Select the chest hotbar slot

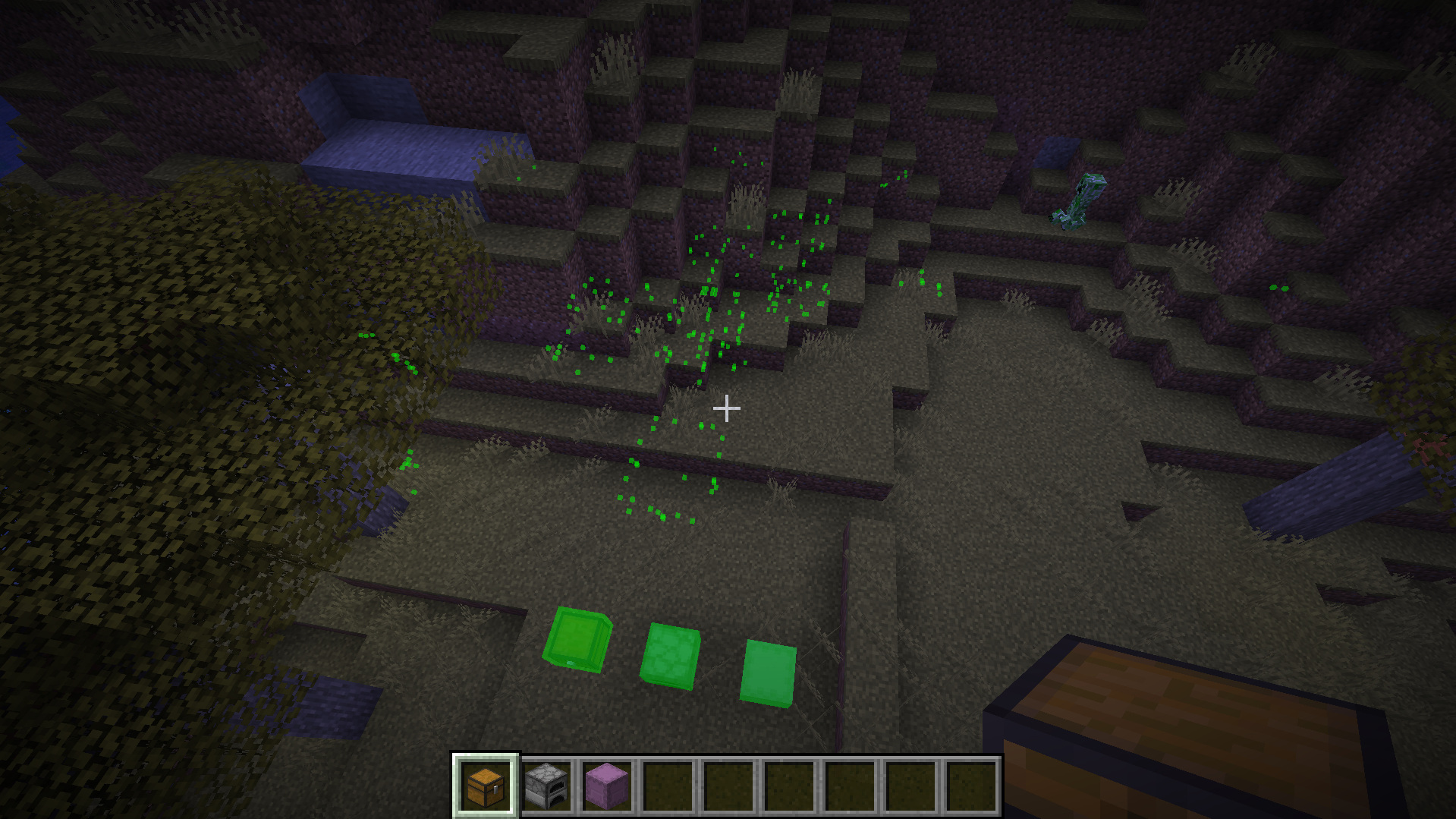click(486, 786)
